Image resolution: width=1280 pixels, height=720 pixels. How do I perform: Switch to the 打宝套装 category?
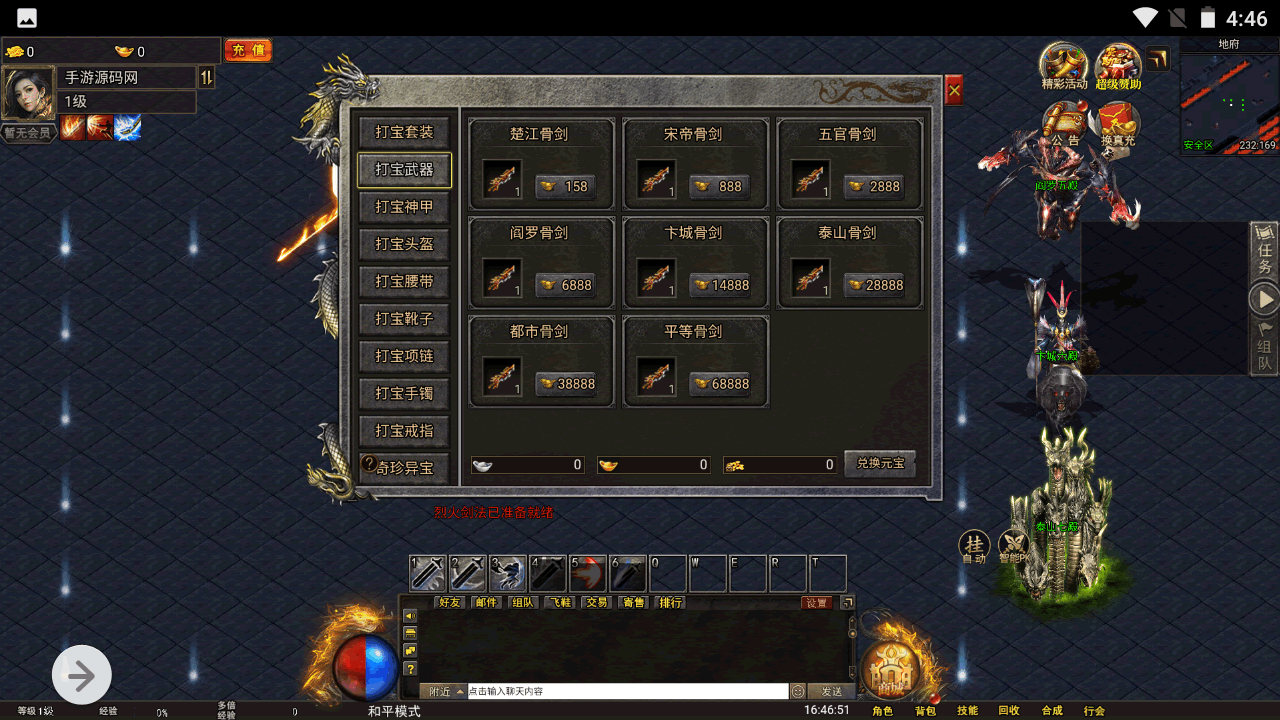pos(404,132)
